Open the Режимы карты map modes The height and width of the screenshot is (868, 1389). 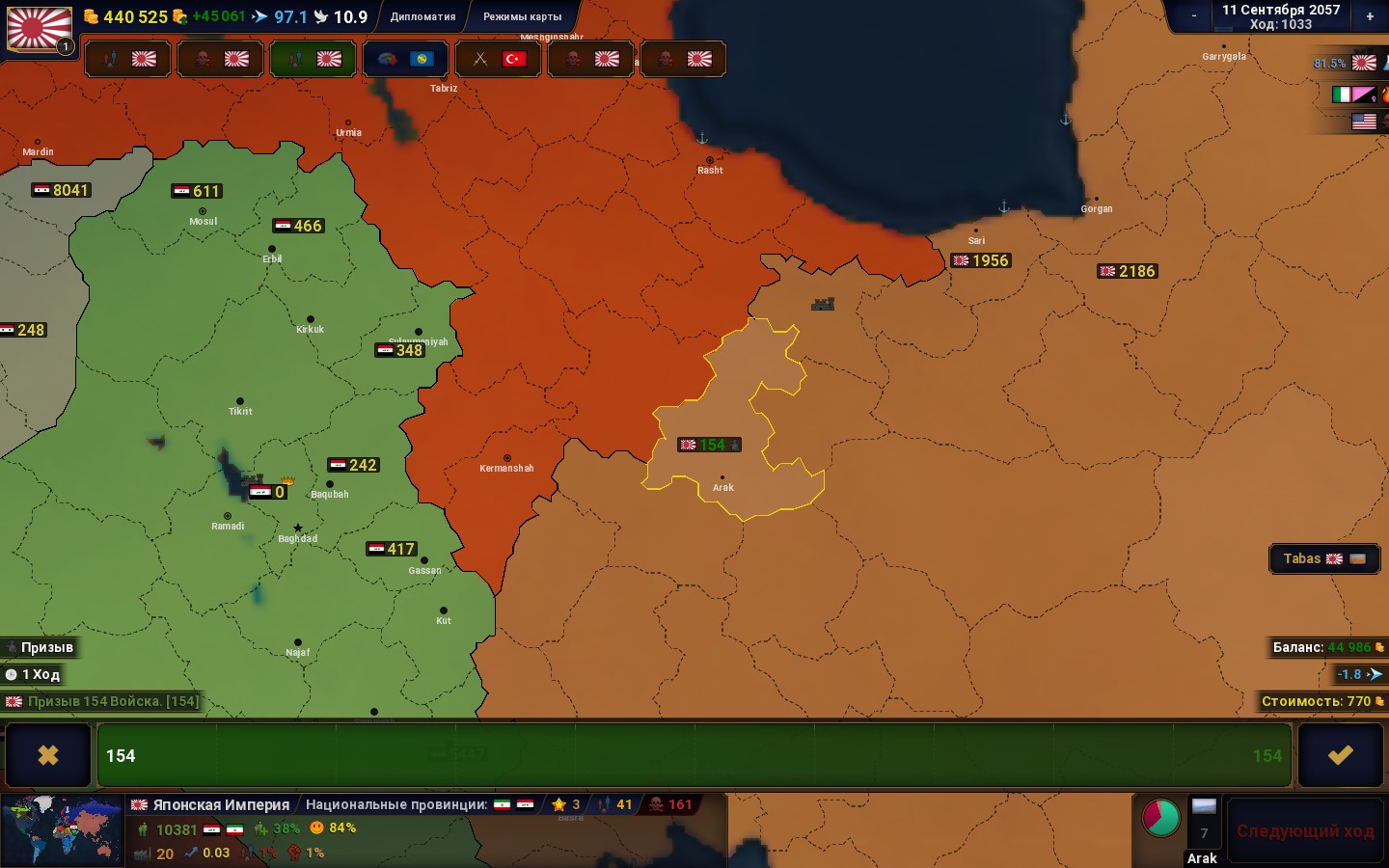point(522,16)
